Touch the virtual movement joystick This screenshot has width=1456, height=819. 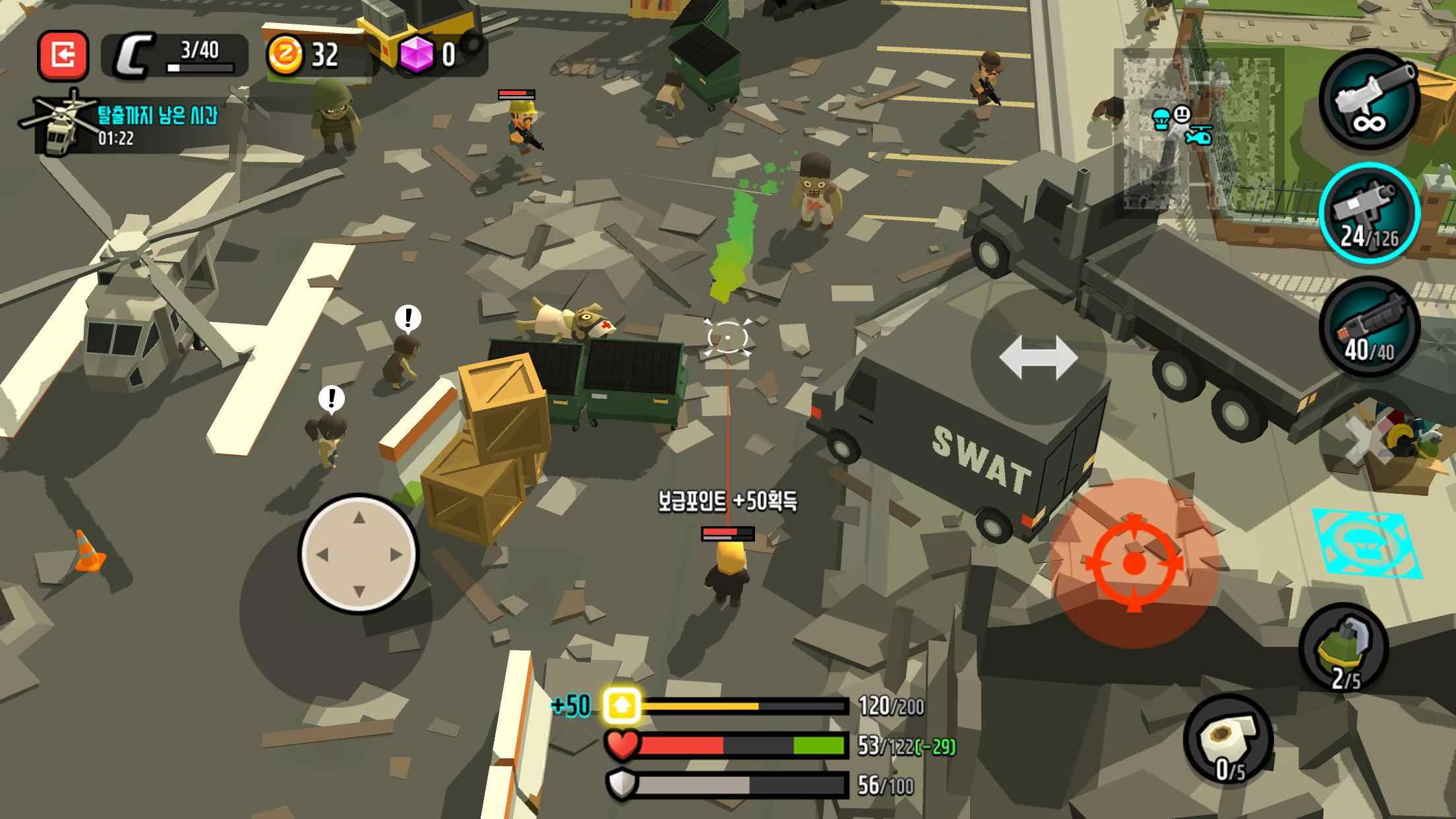pos(359,554)
